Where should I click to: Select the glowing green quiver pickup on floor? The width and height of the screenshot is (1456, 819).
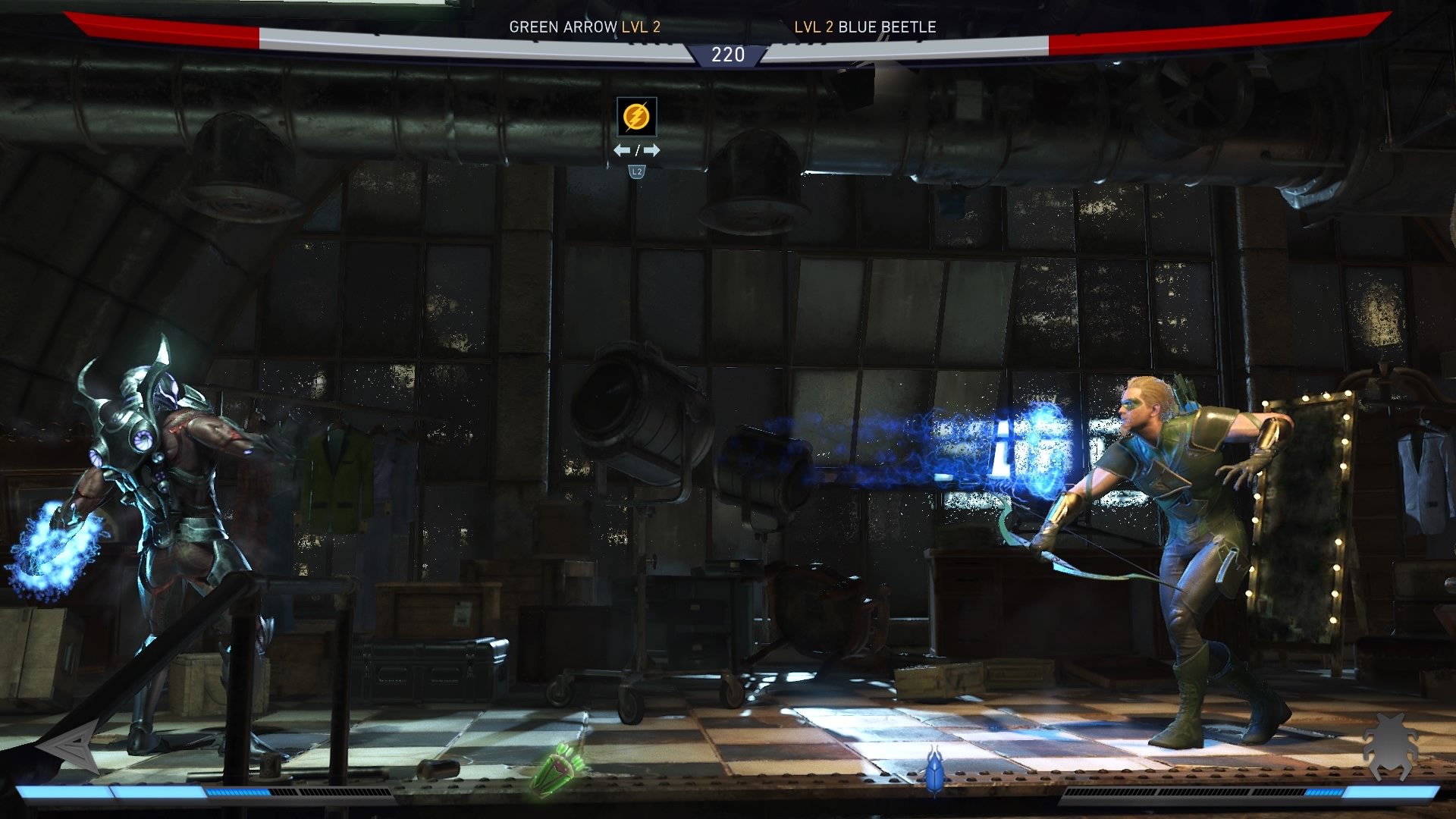point(558,770)
